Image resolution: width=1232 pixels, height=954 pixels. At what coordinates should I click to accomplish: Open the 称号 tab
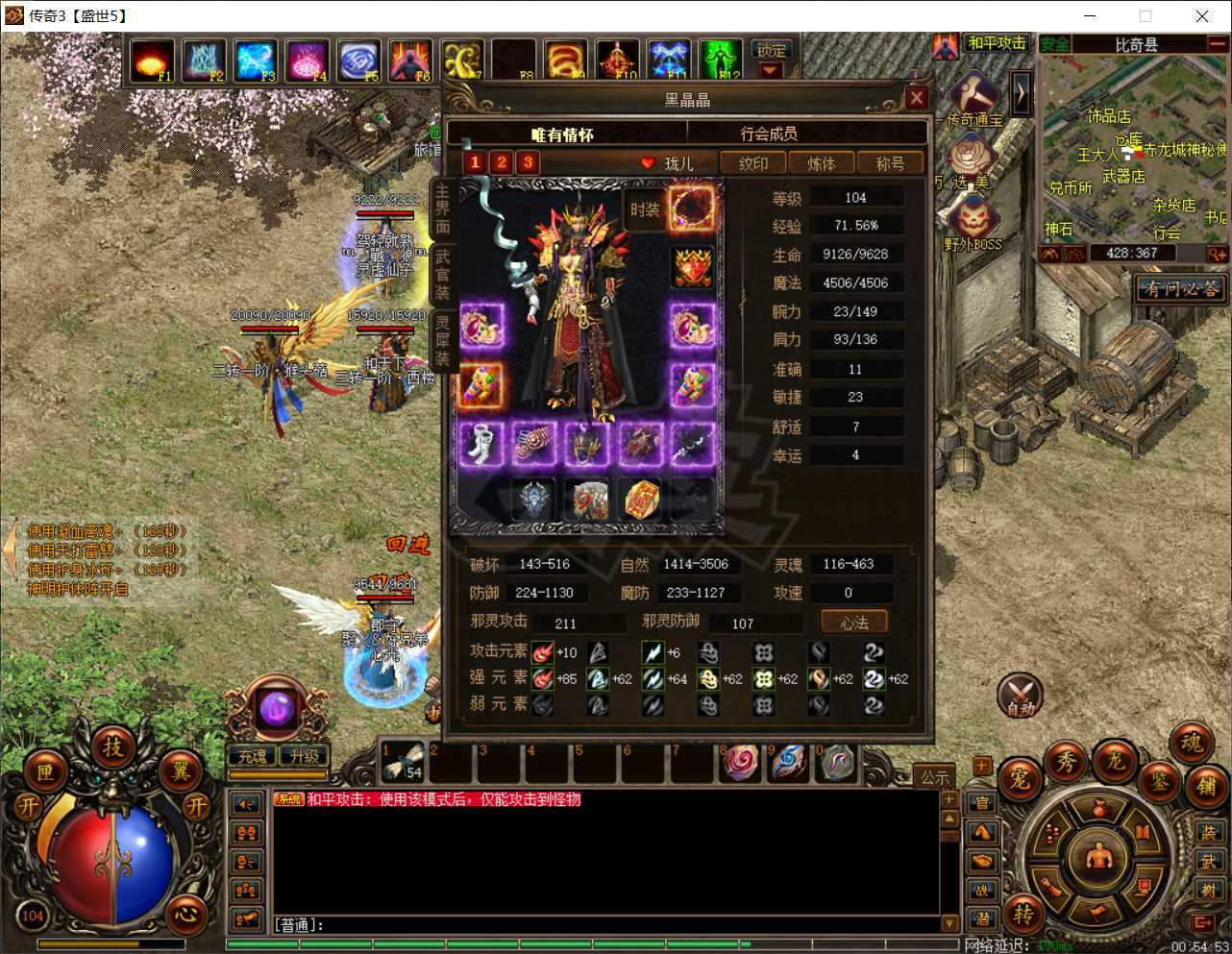[890, 163]
